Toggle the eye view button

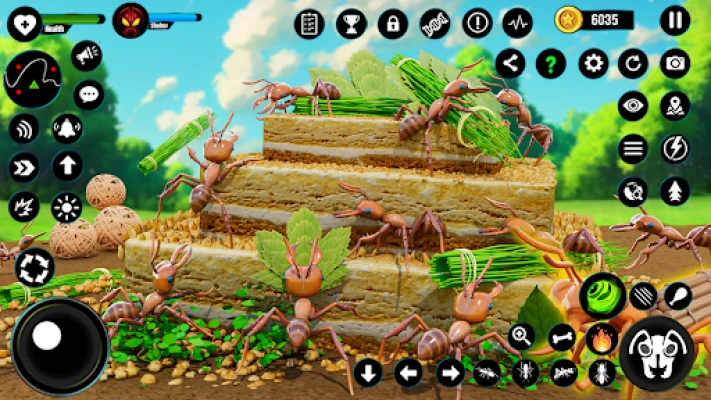point(632,106)
